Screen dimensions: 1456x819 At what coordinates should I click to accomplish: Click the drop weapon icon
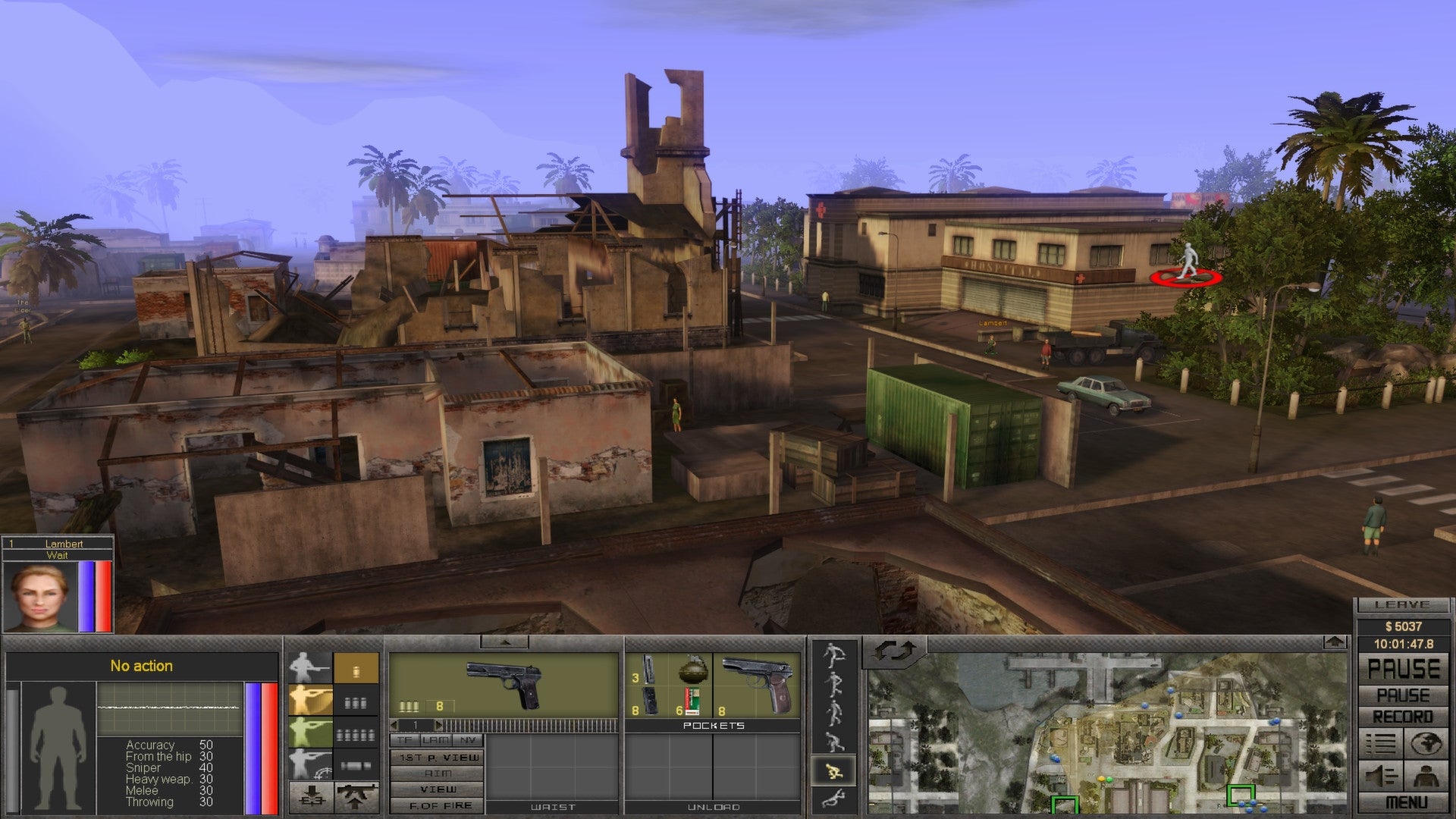click(311, 797)
